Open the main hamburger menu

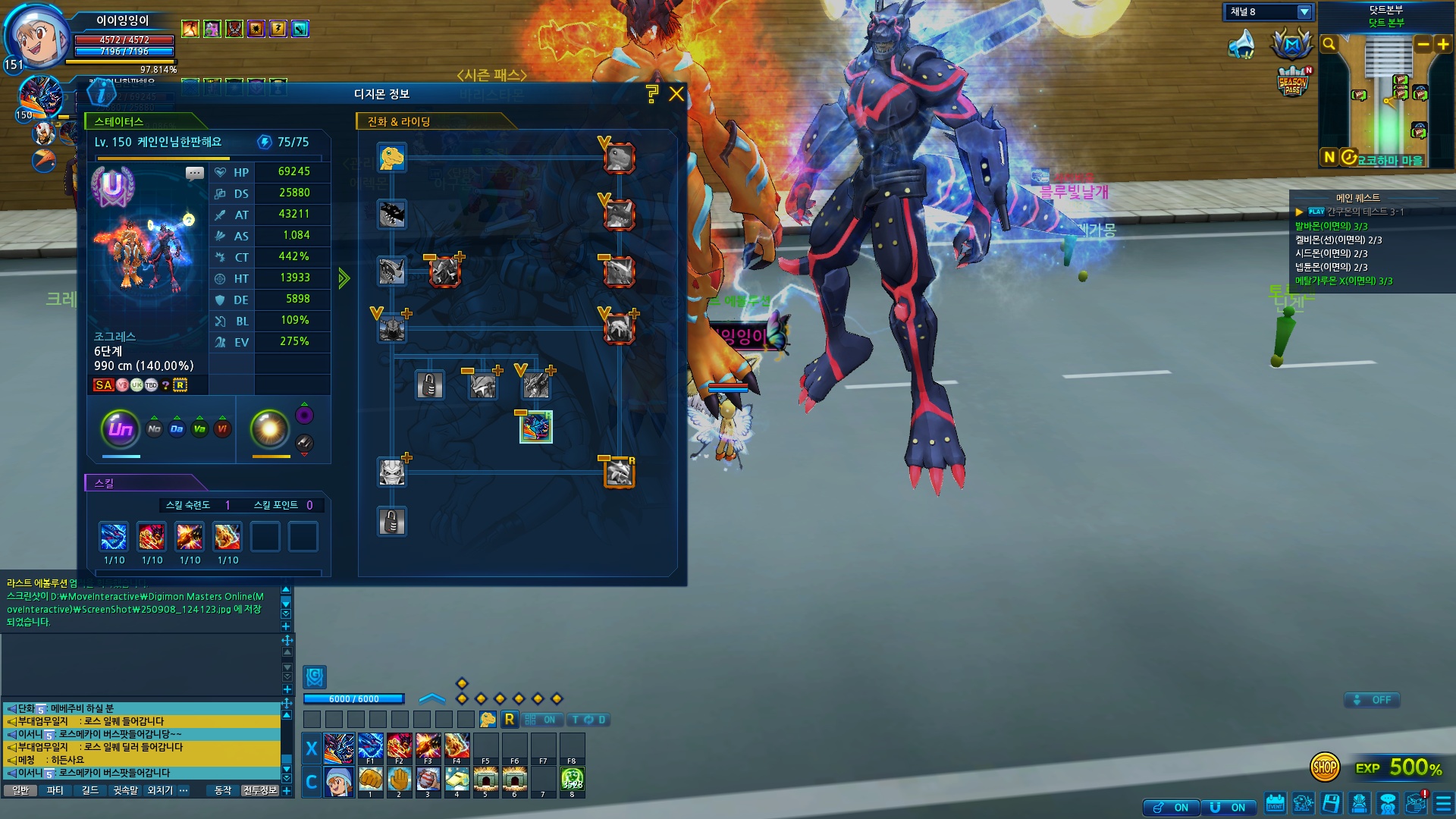pos(1443,803)
